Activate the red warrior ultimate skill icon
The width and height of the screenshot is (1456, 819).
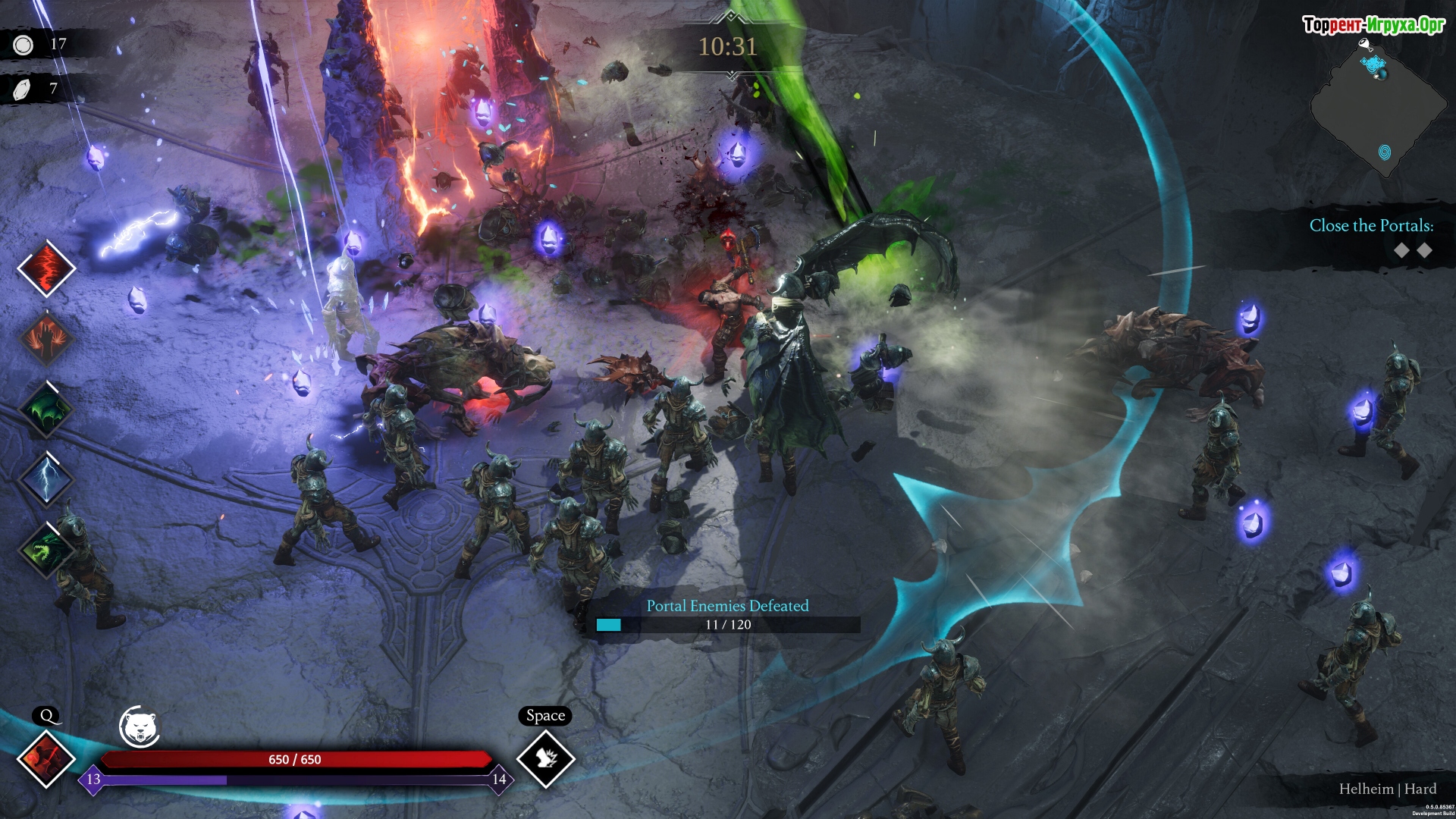point(46,758)
